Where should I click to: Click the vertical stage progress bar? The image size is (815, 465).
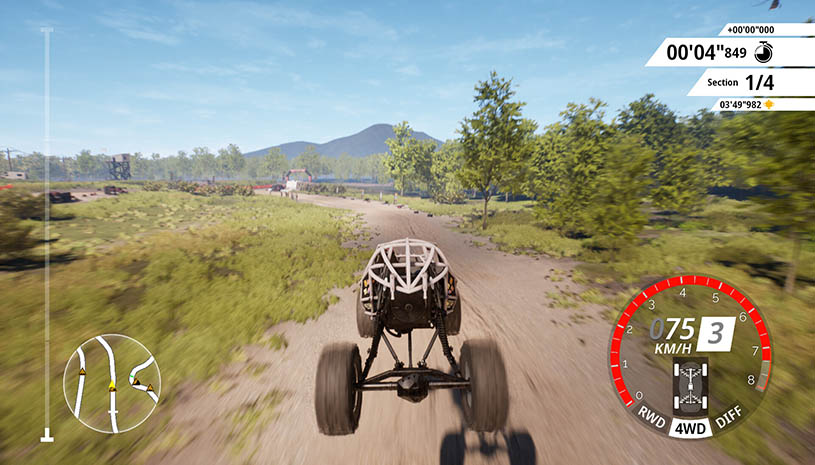[x=46, y=235]
